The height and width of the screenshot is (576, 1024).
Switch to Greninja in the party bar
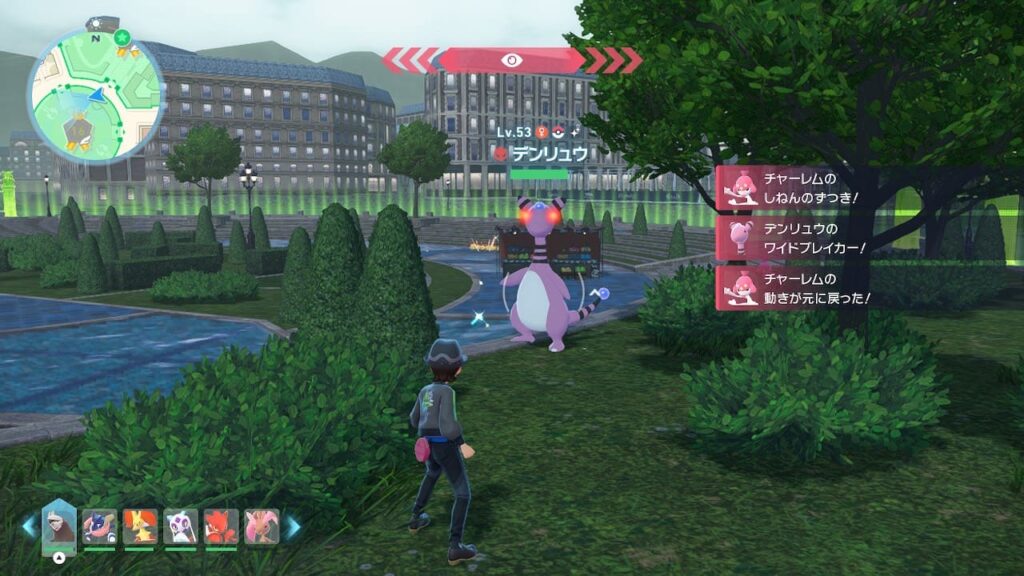[x=98, y=526]
